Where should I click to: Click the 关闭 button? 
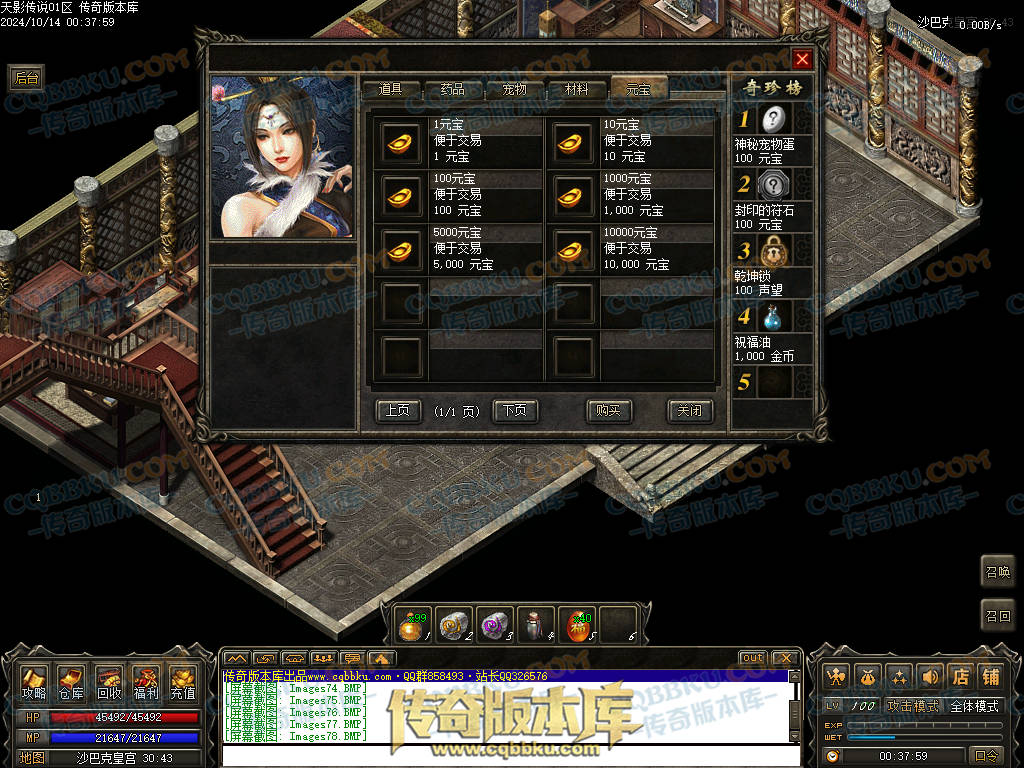coord(689,410)
